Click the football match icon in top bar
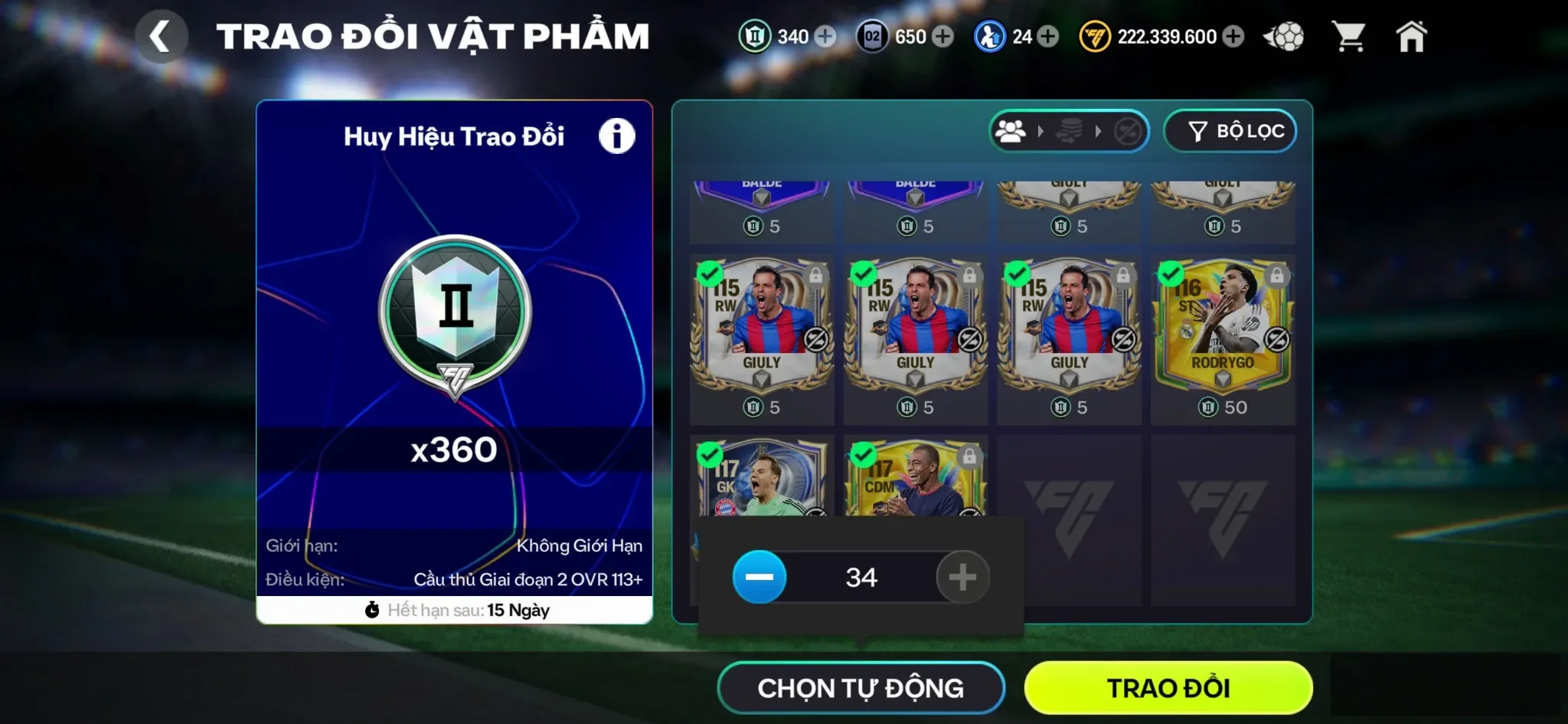Screen dimensions: 1568x724 point(1285,35)
